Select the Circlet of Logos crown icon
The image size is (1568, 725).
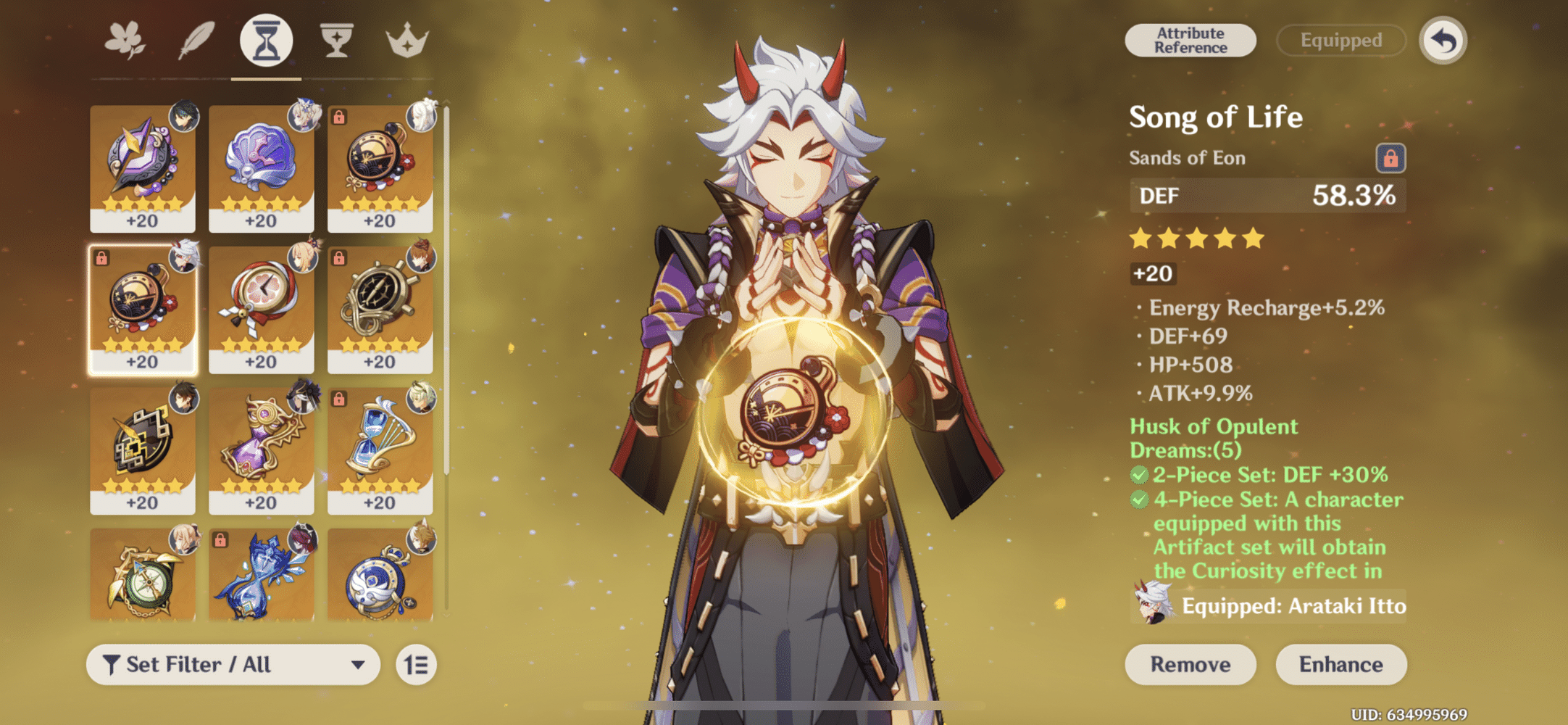(x=406, y=42)
